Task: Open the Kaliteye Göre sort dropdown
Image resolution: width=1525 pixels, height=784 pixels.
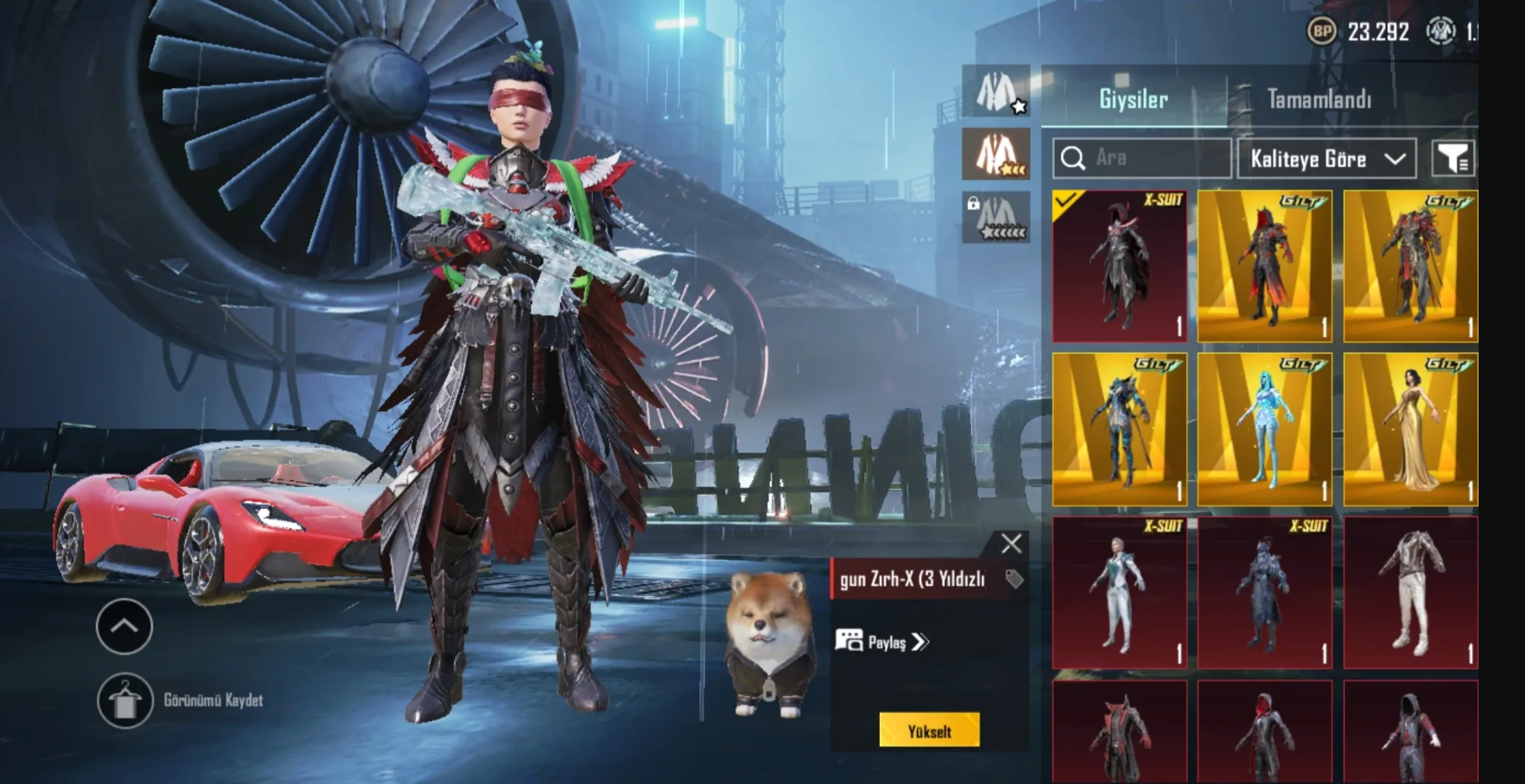Action: coord(1327,159)
